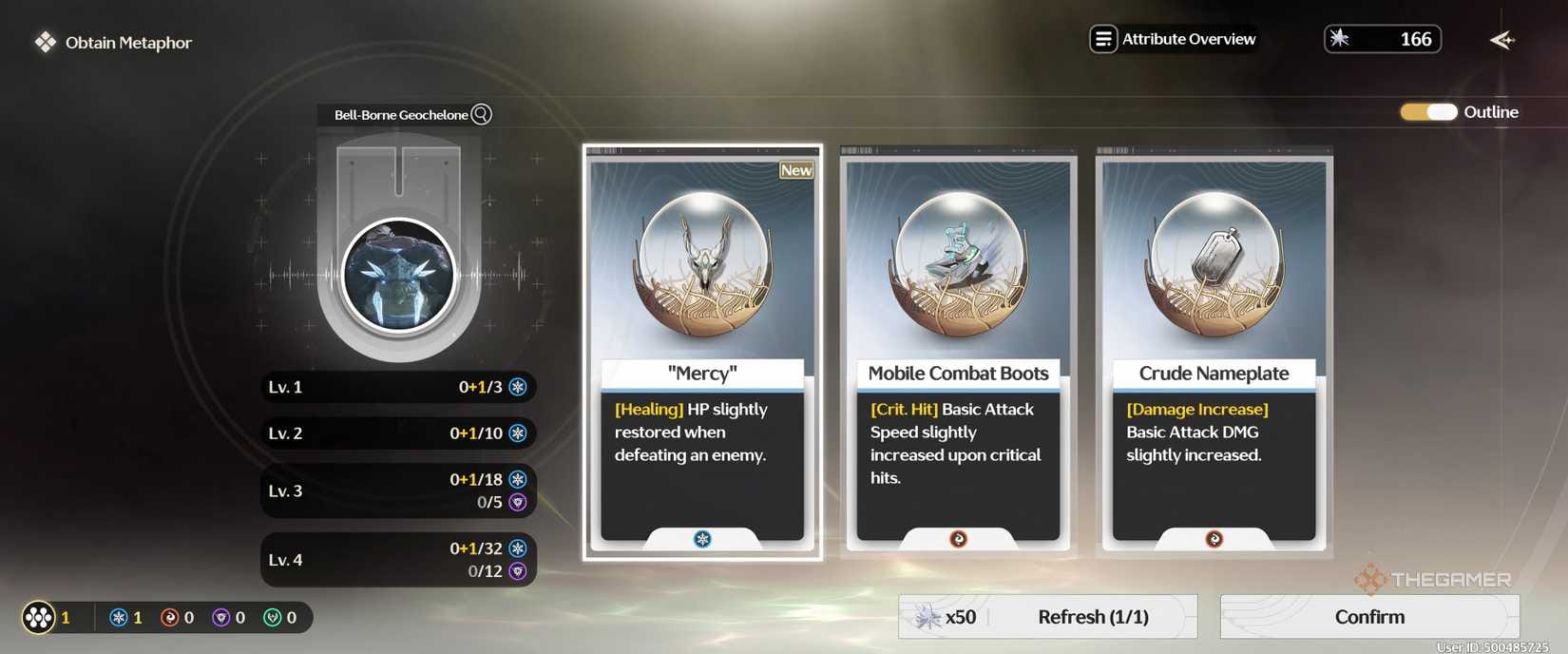The width and height of the screenshot is (1568, 654).
Task: Select the "Mercy" metaphor card
Action: click(x=702, y=352)
